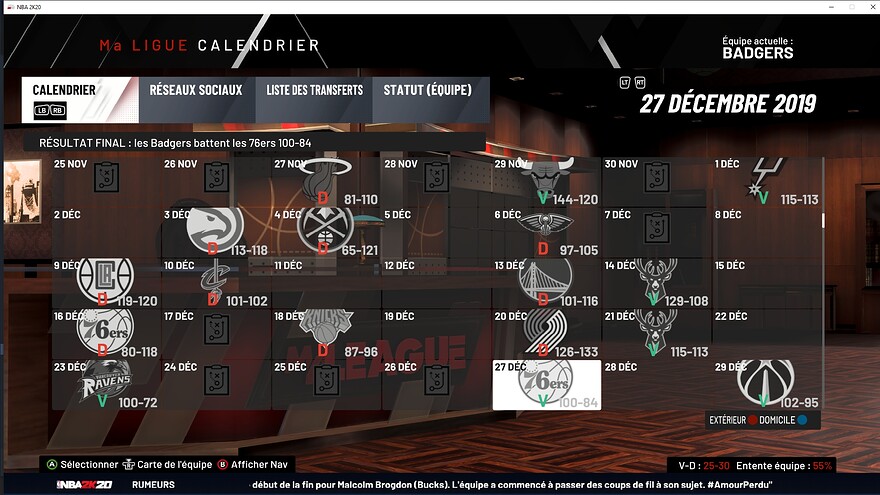
Task: Open the 18 Déc Knicks game 87-96
Action: tap(326, 333)
